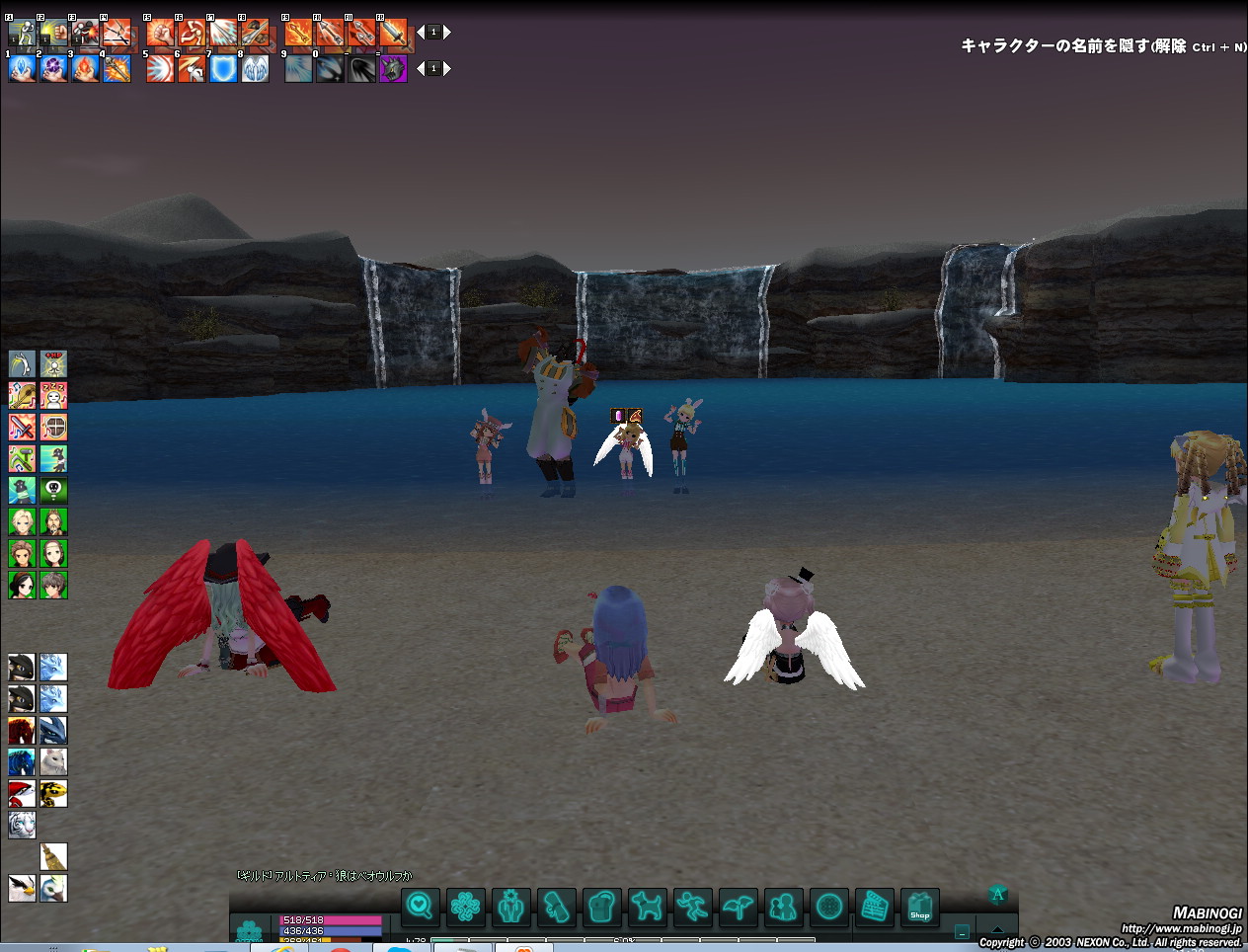Activate the sword skill on F12
This screenshot has height=952, width=1248.
click(x=393, y=33)
